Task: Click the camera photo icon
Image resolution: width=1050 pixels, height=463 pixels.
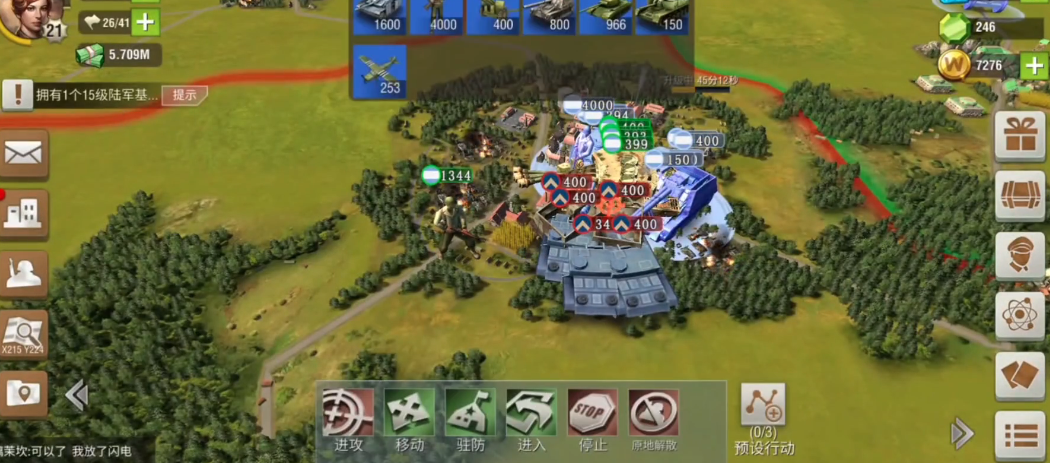Action: coord(23,393)
